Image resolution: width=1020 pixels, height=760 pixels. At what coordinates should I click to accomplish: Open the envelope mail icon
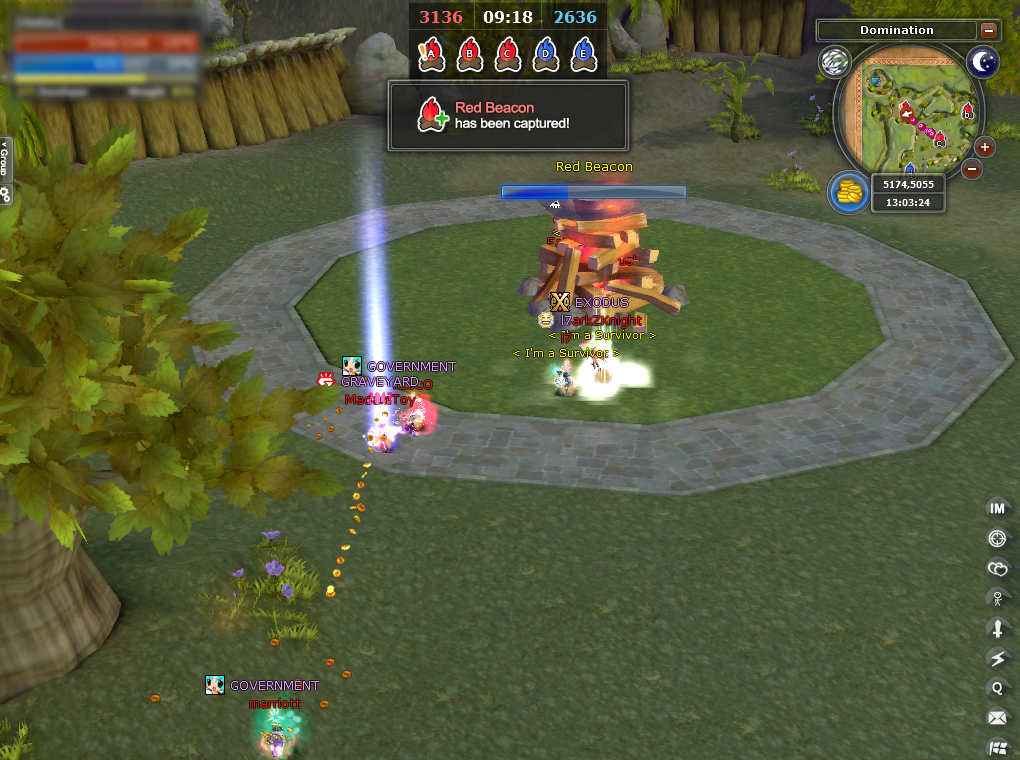point(997,718)
